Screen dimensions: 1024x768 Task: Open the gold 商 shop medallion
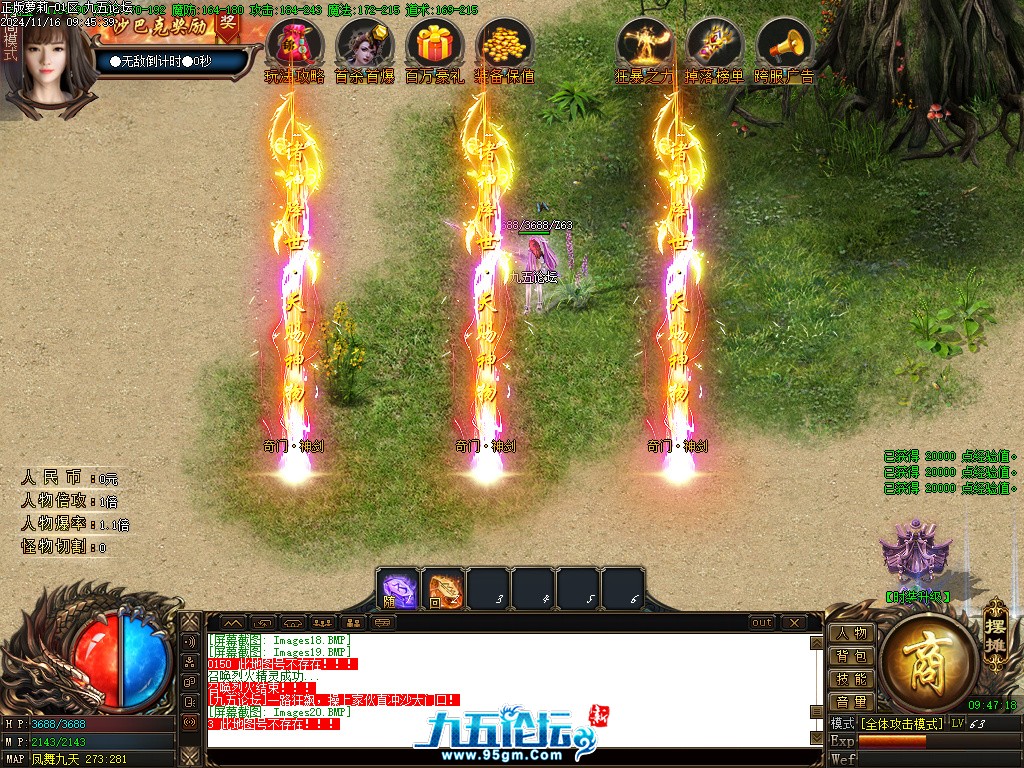tap(929, 663)
